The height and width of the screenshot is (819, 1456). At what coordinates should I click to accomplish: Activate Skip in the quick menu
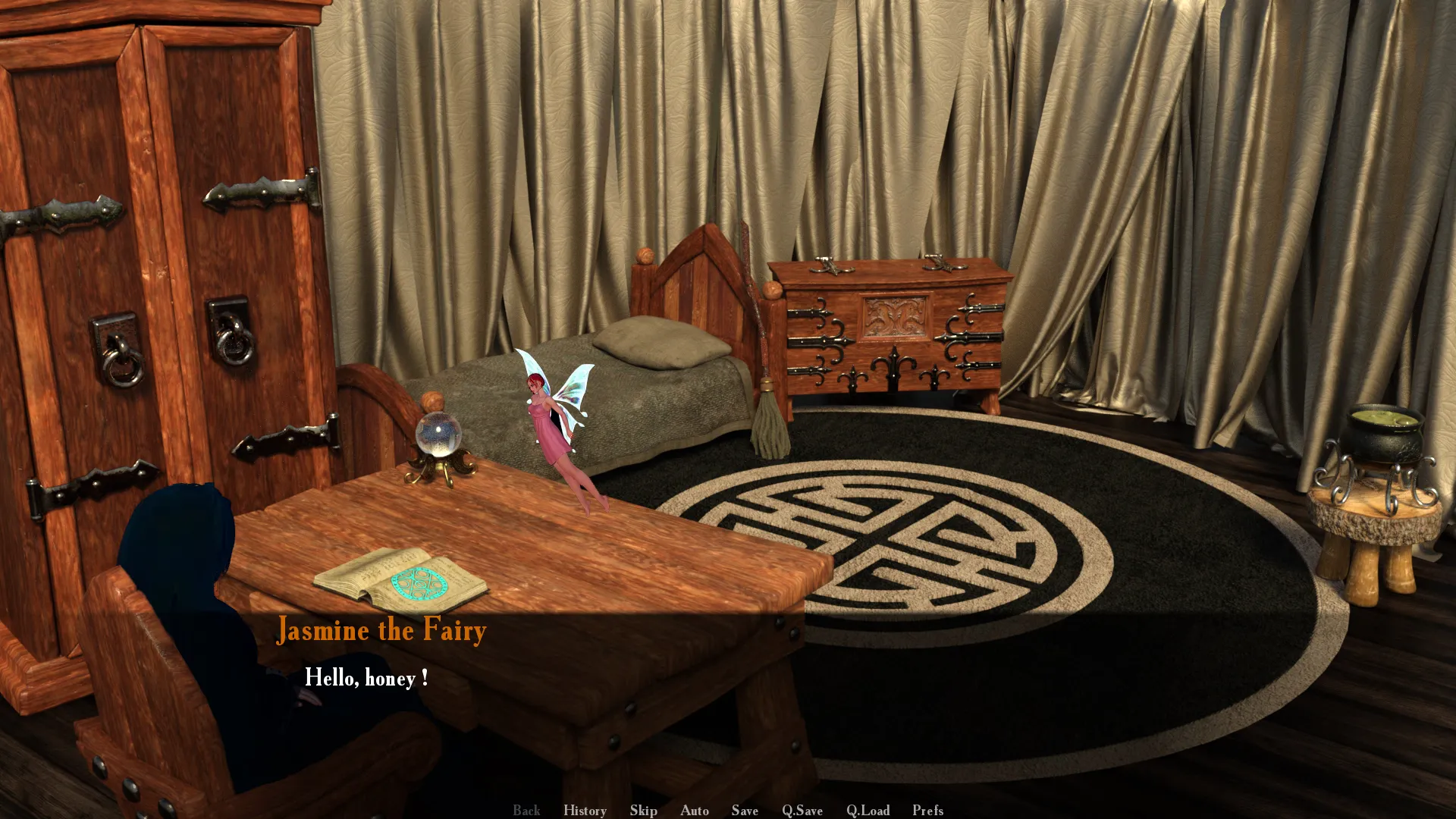coord(643,810)
